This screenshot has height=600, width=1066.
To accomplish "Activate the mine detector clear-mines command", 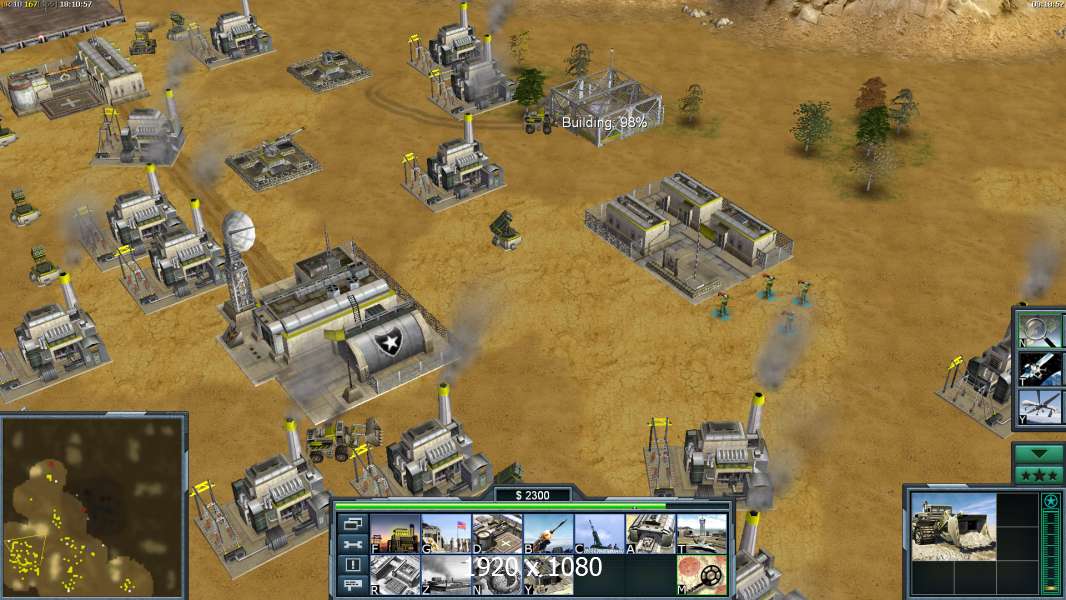I will pyautogui.click(x=701, y=575).
